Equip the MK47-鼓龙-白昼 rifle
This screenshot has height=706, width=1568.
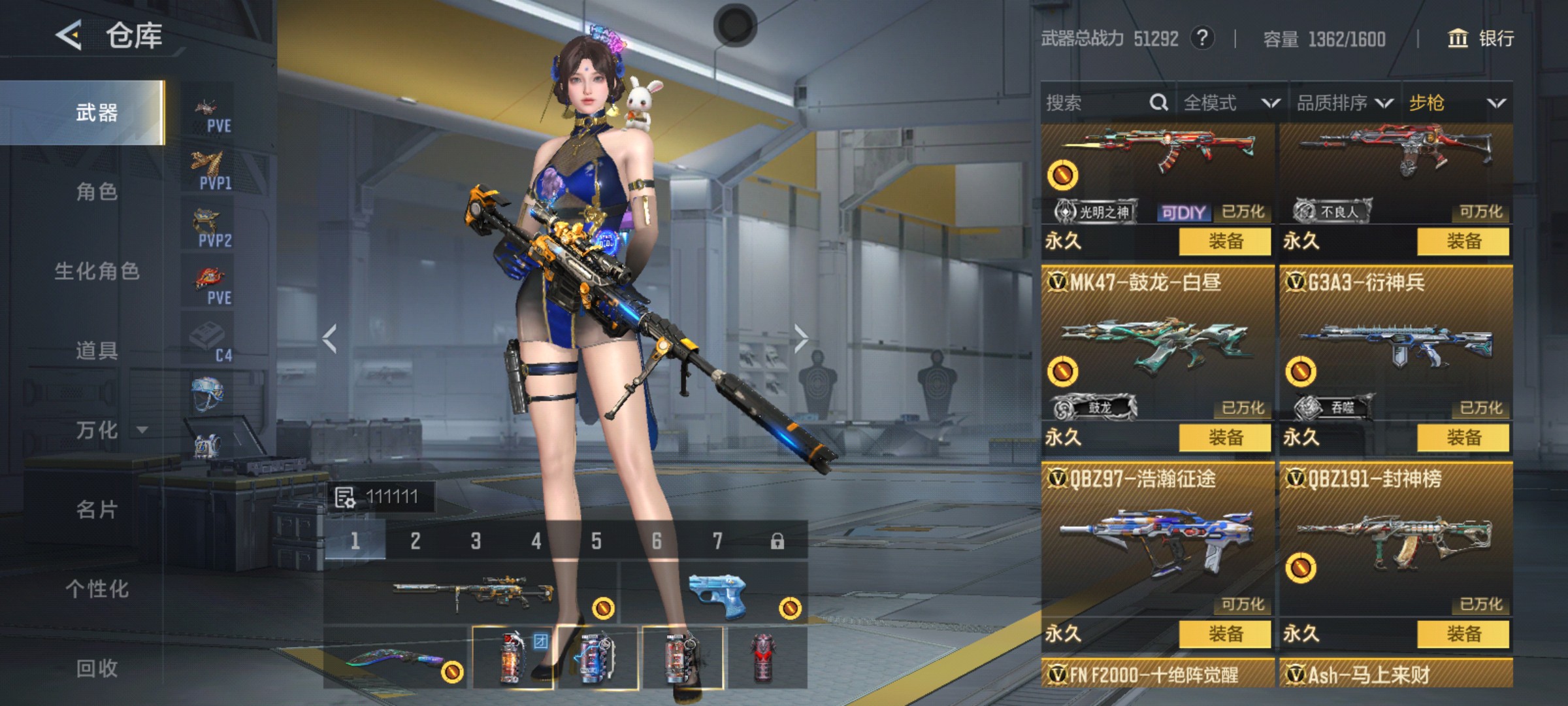pos(1225,437)
